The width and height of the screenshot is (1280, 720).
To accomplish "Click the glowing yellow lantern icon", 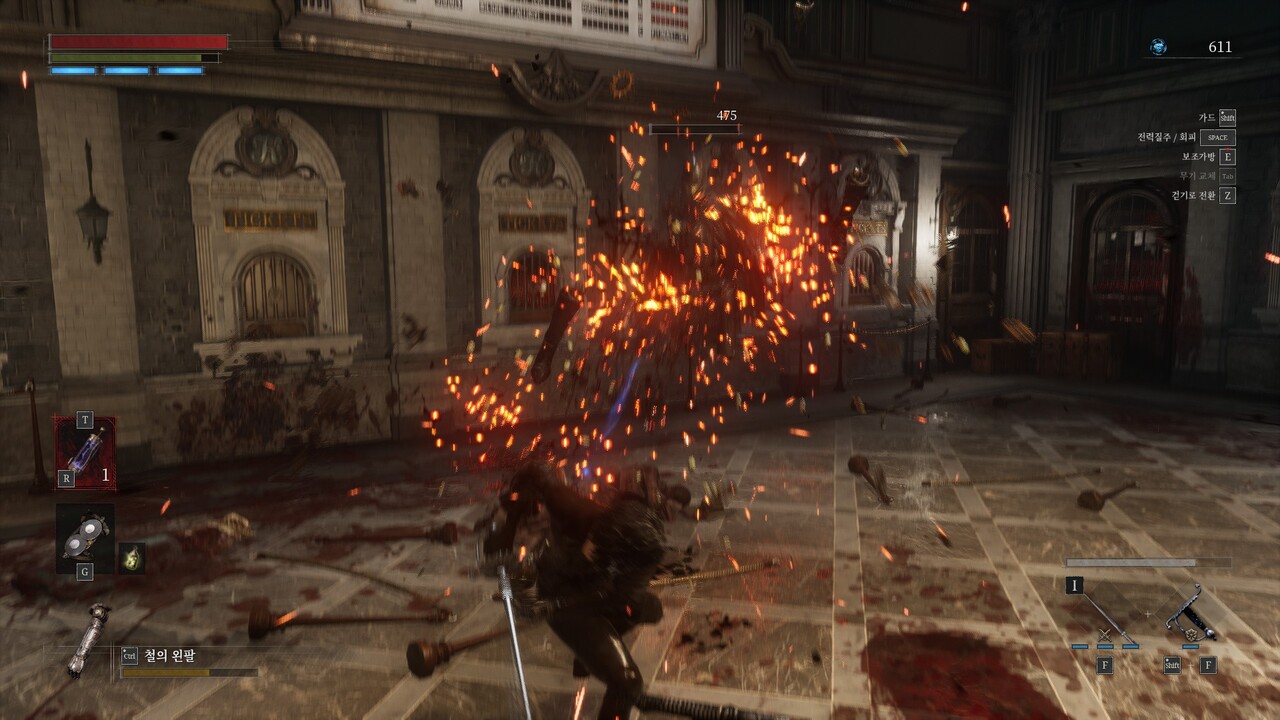I will pos(132,558).
